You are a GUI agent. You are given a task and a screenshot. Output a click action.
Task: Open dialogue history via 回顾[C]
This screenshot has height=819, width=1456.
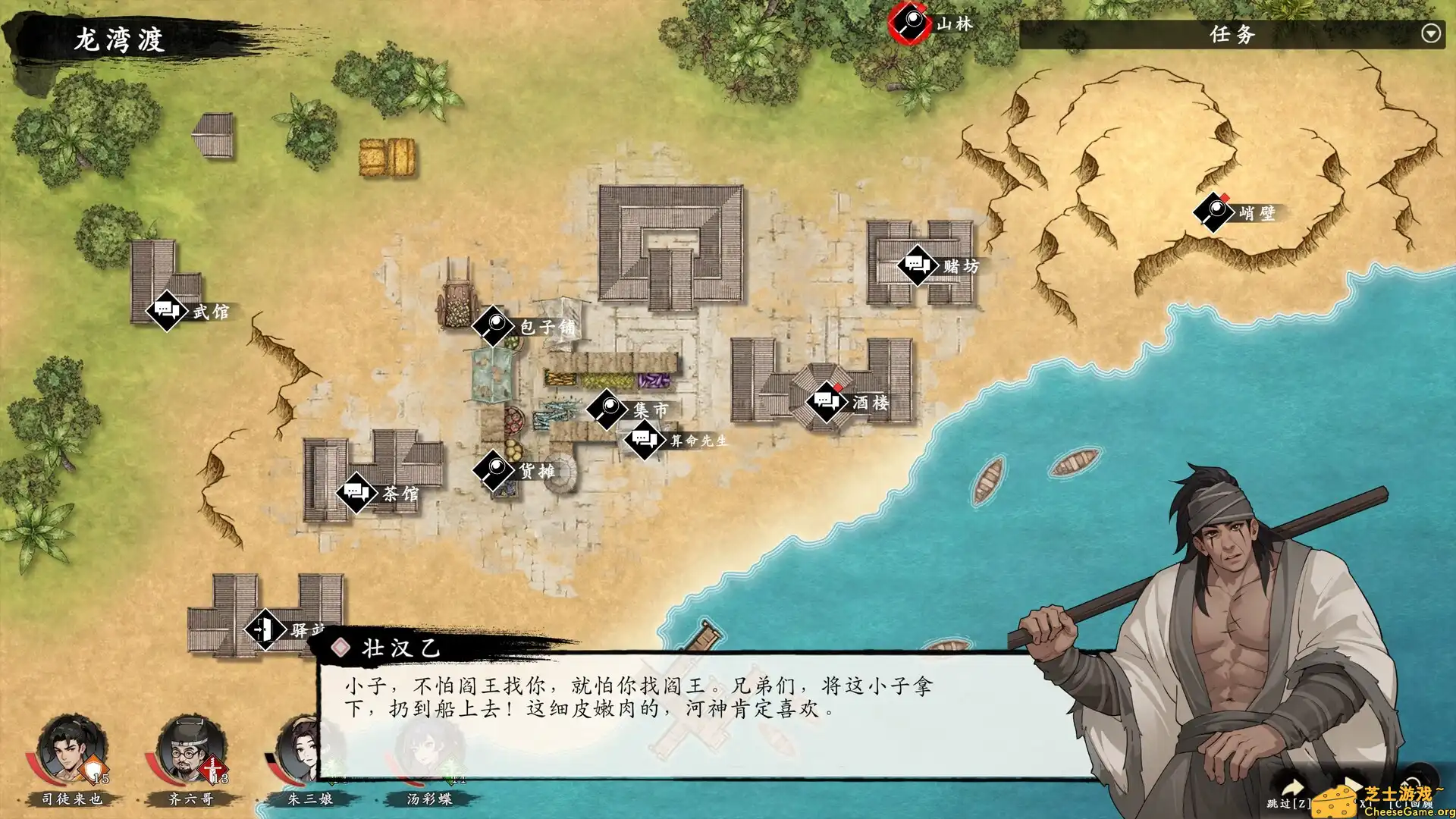[1412, 805]
